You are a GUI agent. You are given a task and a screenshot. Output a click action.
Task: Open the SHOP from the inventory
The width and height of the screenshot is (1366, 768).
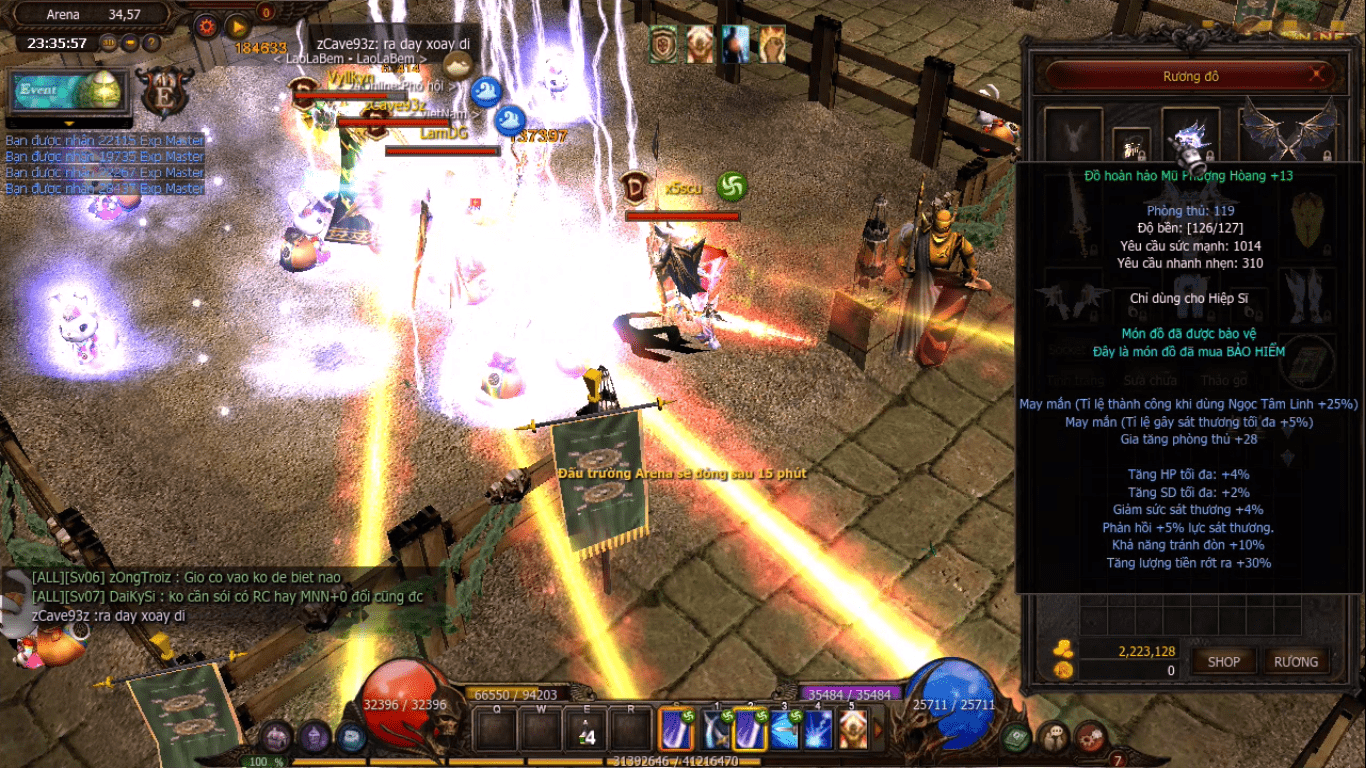point(1224,662)
